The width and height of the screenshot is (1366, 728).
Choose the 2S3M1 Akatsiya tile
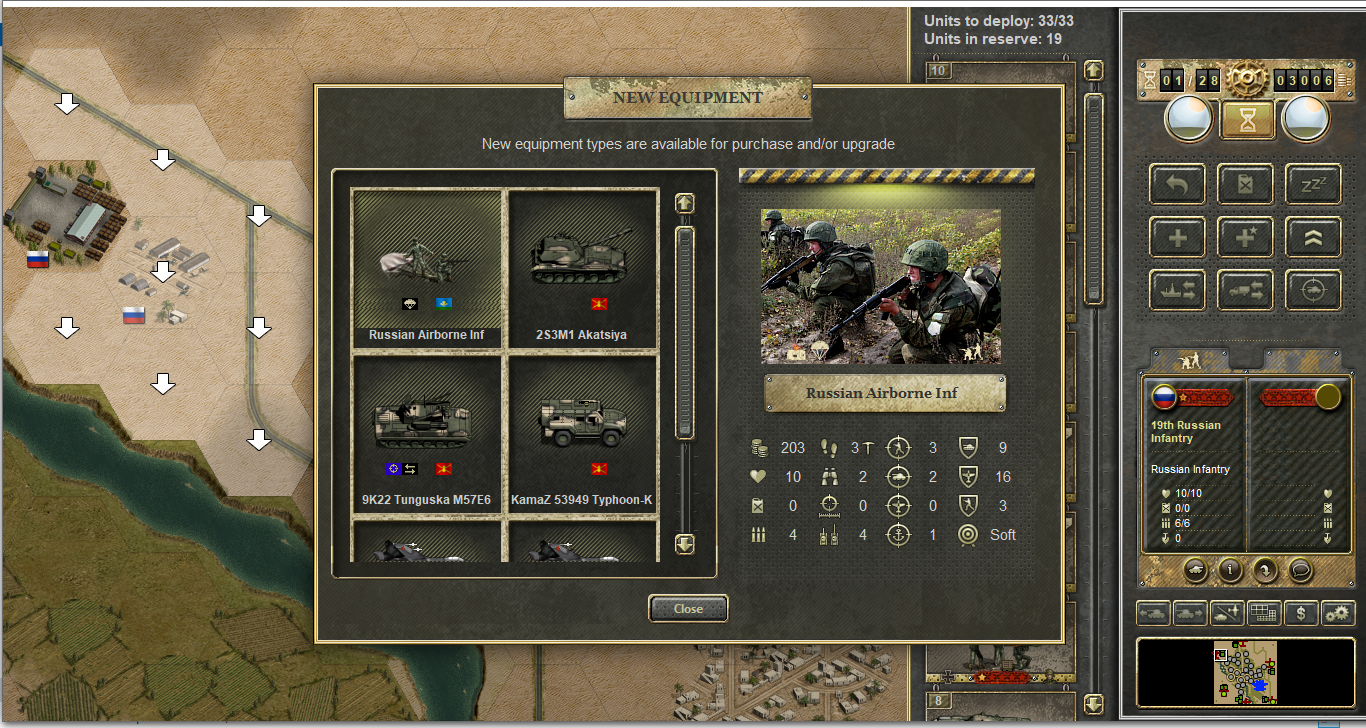coord(582,268)
